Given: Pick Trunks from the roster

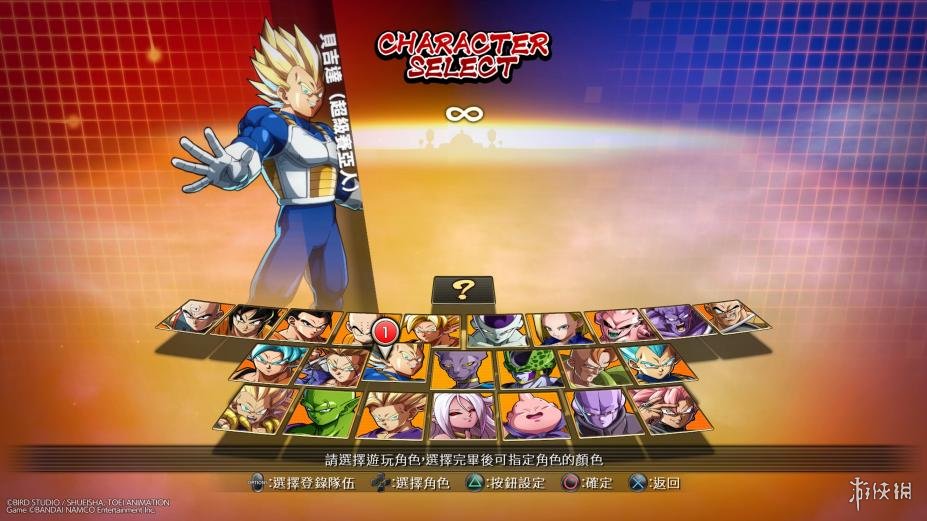Looking at the screenshot, I should (333, 366).
